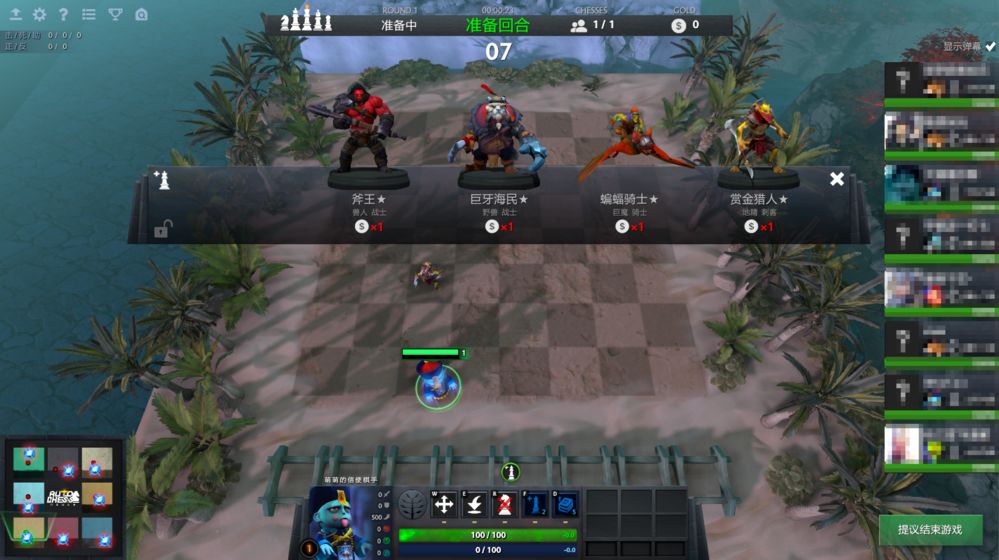Open help via the question mark icon
This screenshot has height=560, width=999.
64,15
